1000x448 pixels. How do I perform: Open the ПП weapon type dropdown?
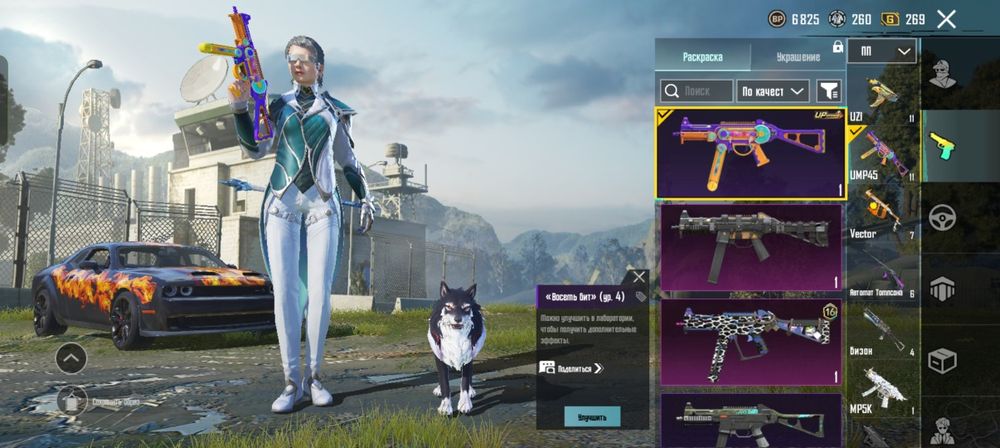pyautogui.click(x=882, y=51)
